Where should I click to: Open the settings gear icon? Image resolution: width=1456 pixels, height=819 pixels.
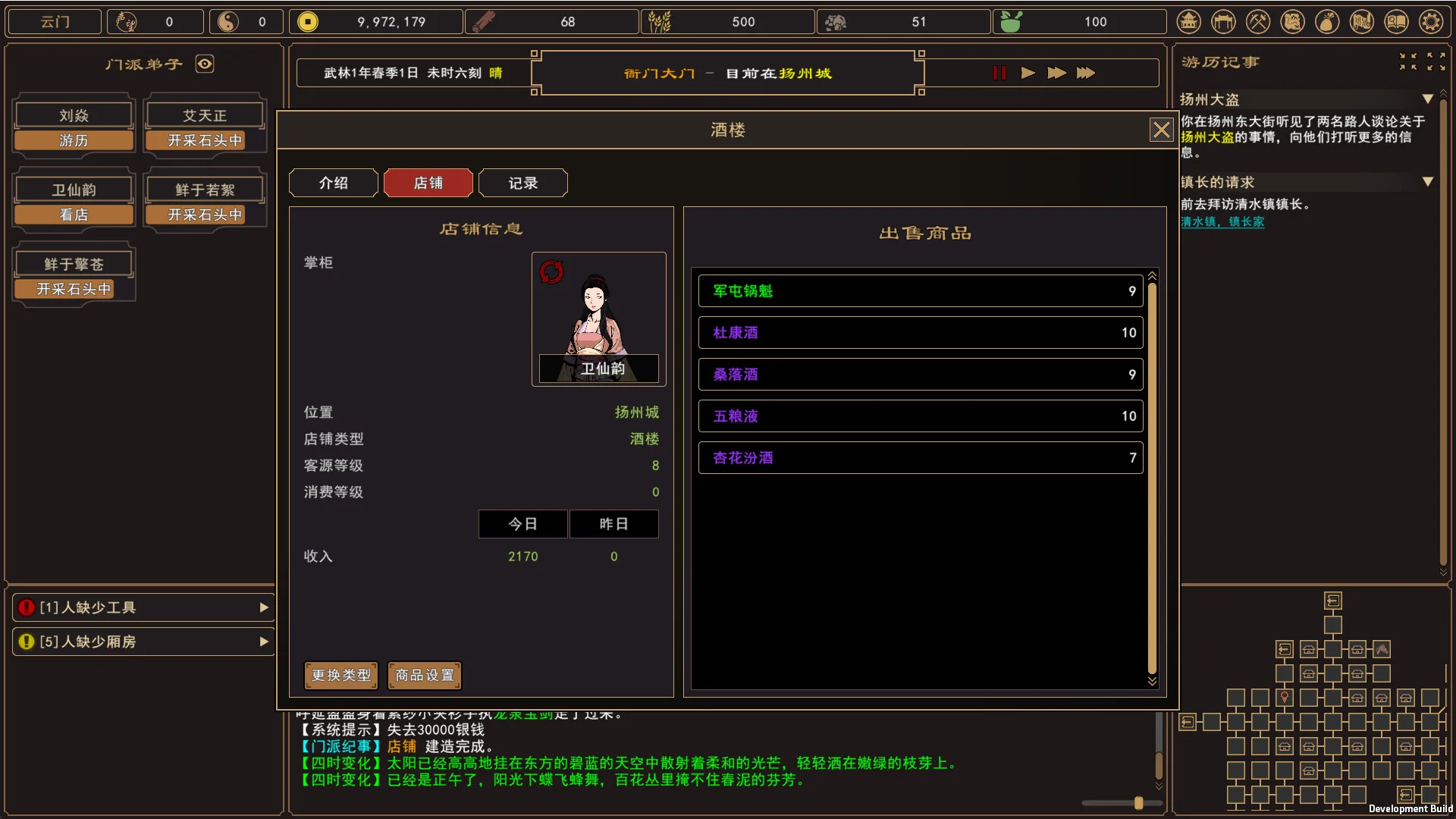[1431, 21]
